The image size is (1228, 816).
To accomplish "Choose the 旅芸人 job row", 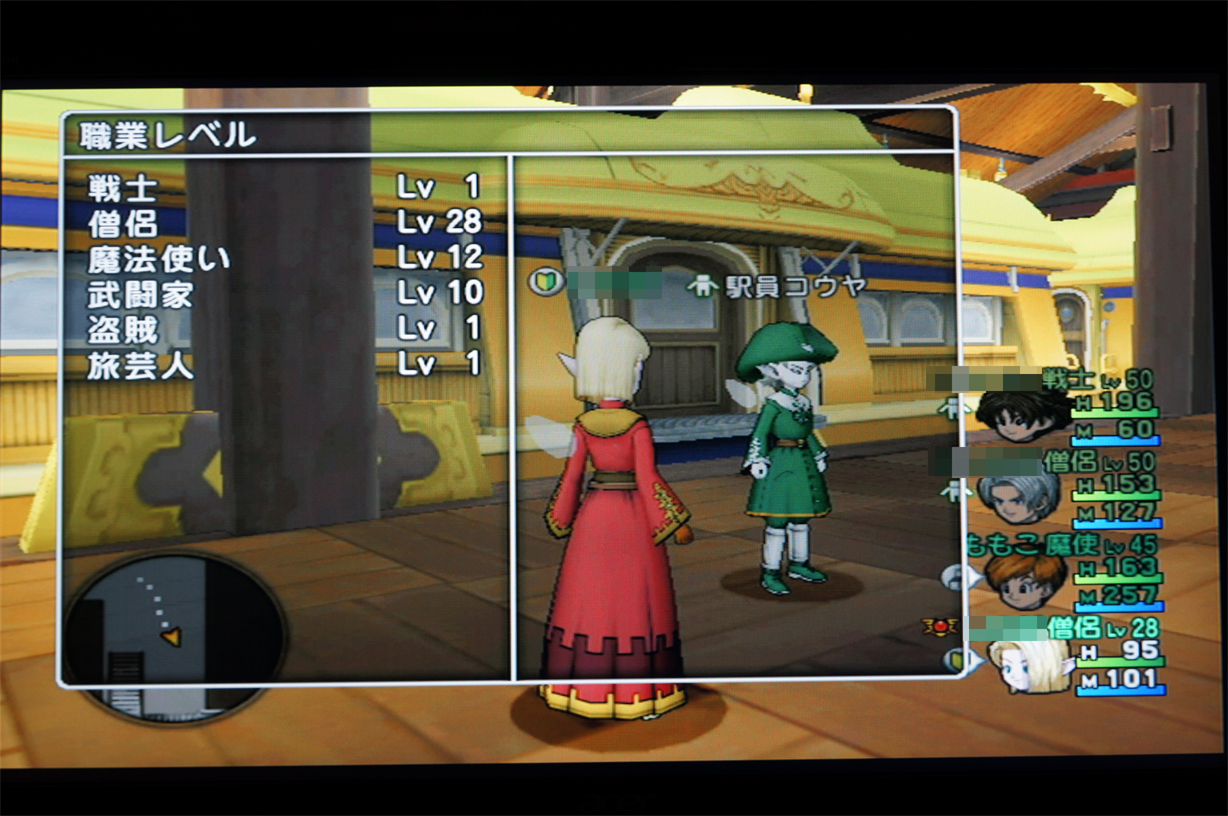I will tap(285, 364).
